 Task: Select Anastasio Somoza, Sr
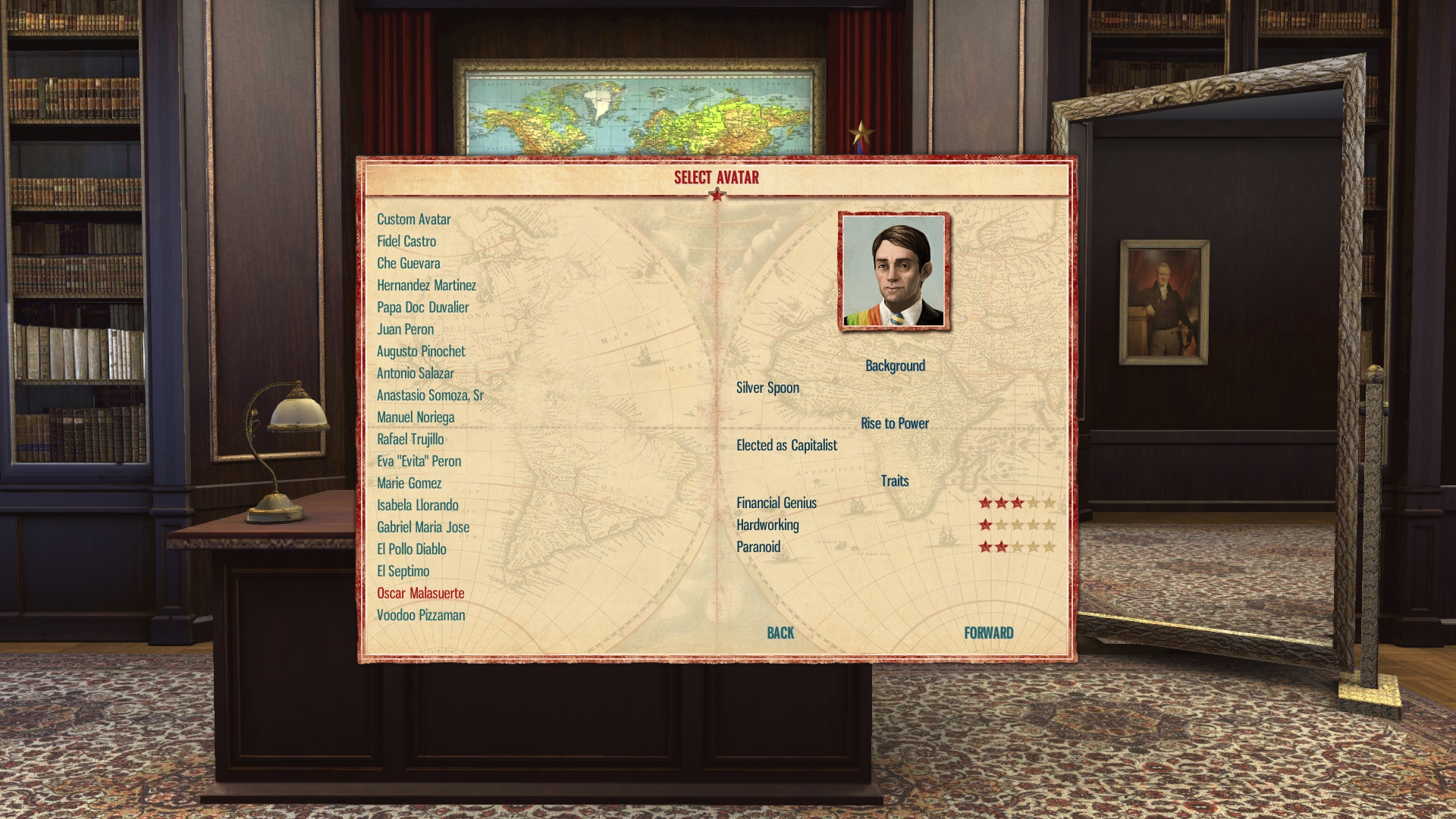point(430,395)
